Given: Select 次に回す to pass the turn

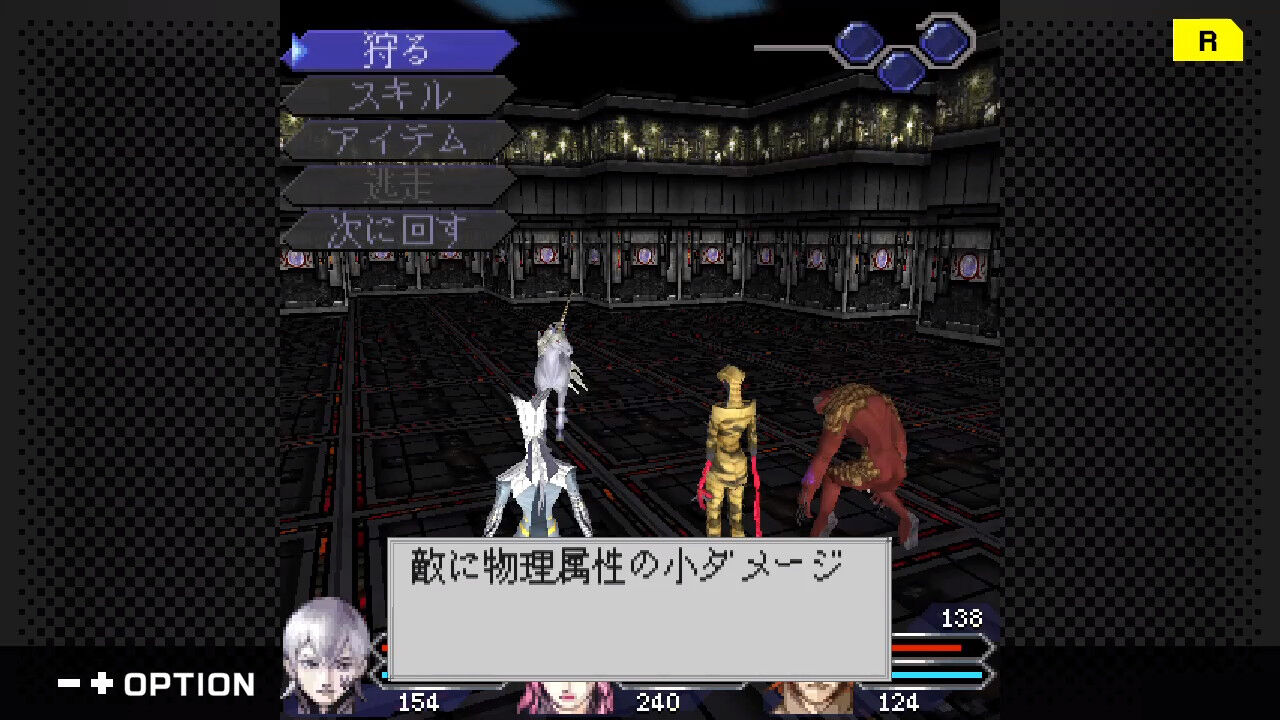Looking at the screenshot, I should 395,227.
